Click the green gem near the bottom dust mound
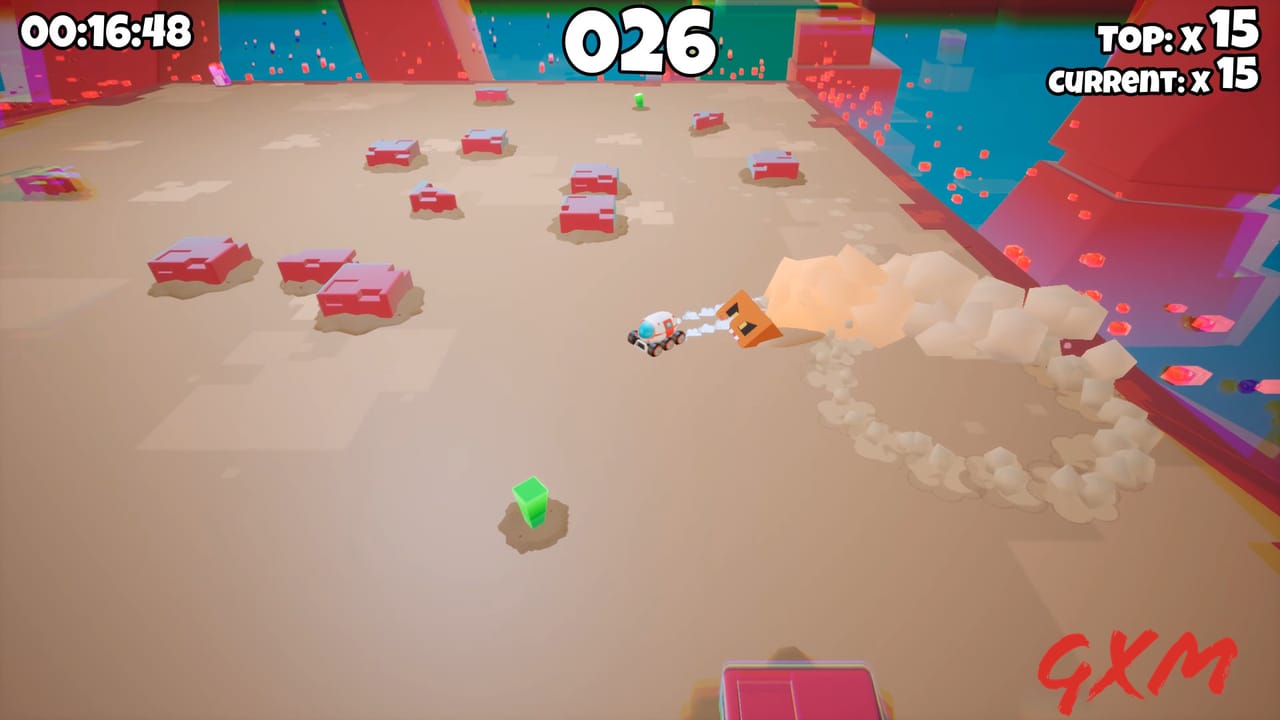The image size is (1280, 720). tap(531, 505)
